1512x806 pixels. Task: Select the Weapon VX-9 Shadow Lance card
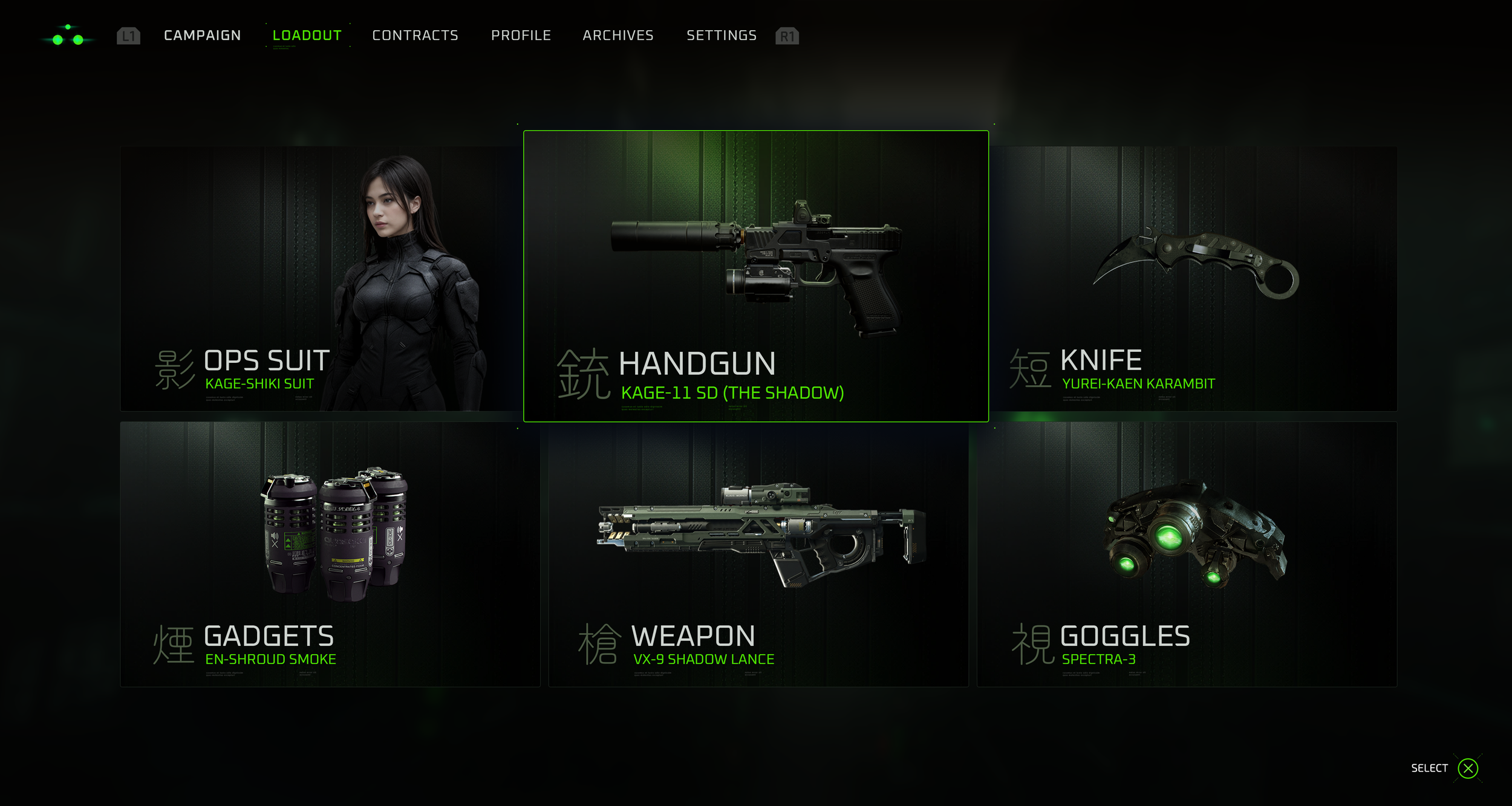[x=758, y=554]
